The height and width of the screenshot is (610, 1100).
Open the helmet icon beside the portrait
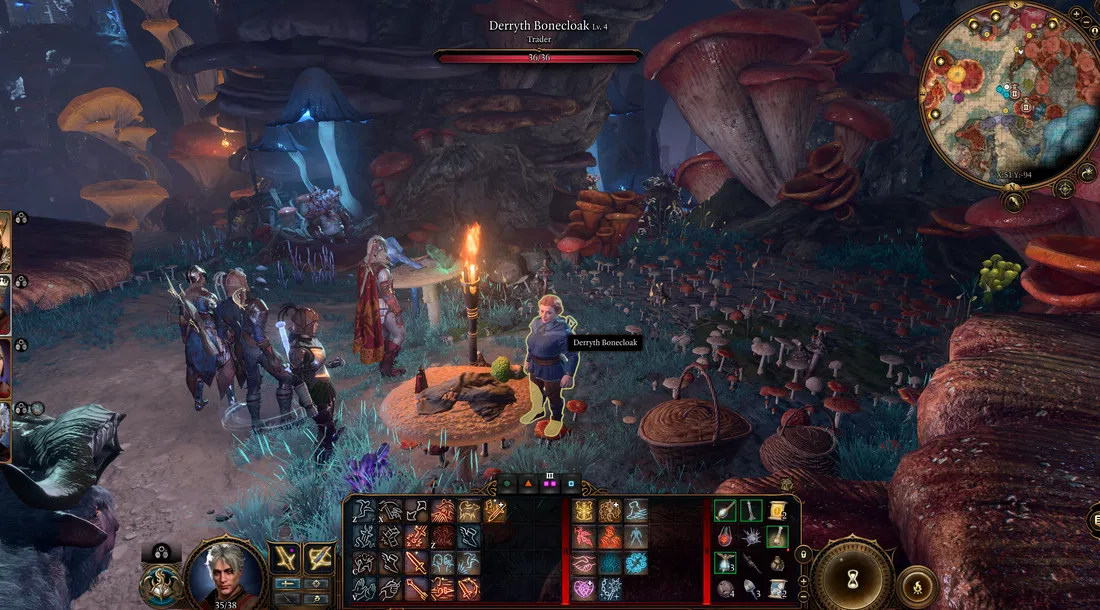160,583
